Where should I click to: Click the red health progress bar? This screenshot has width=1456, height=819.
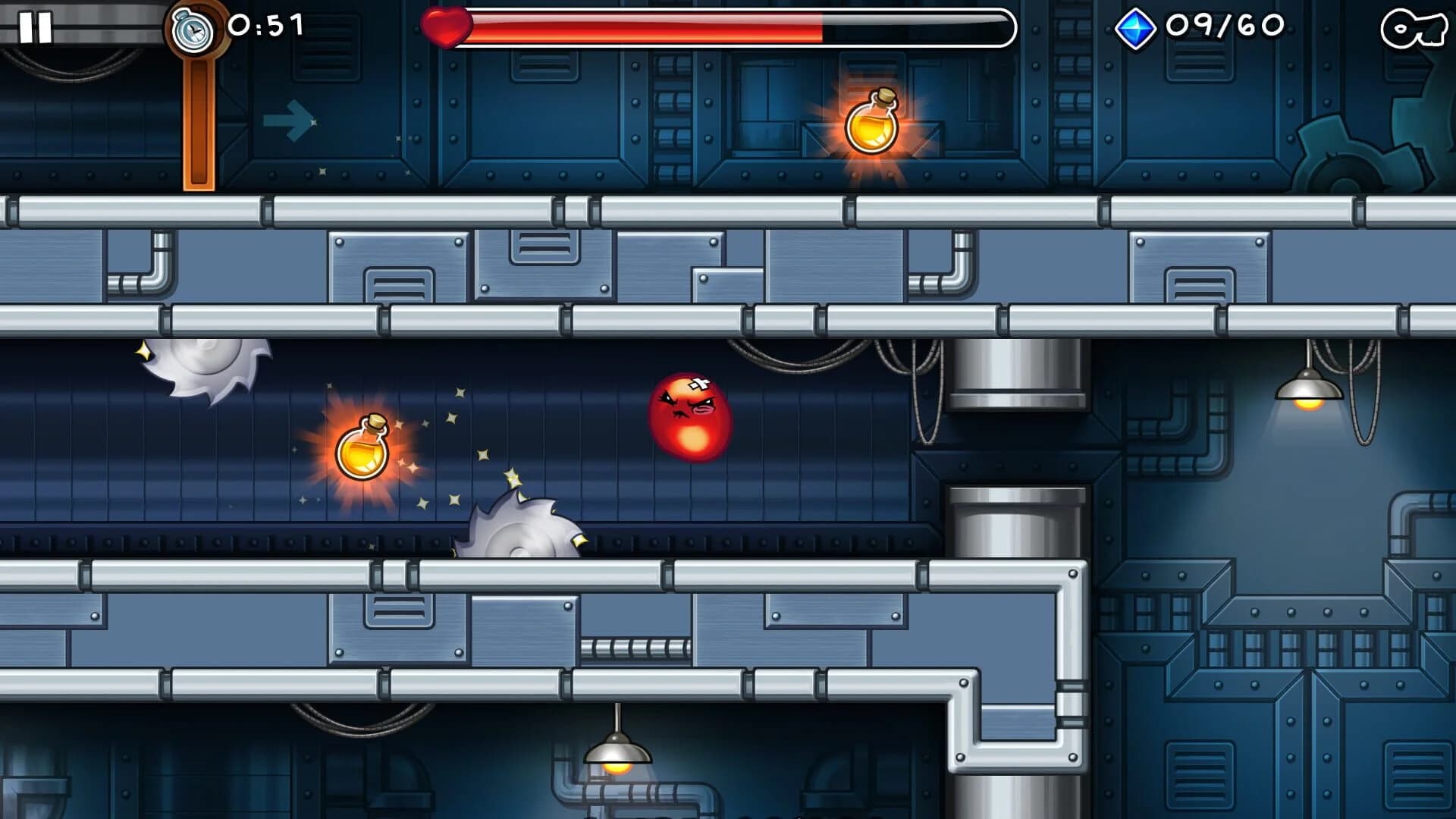click(x=645, y=25)
